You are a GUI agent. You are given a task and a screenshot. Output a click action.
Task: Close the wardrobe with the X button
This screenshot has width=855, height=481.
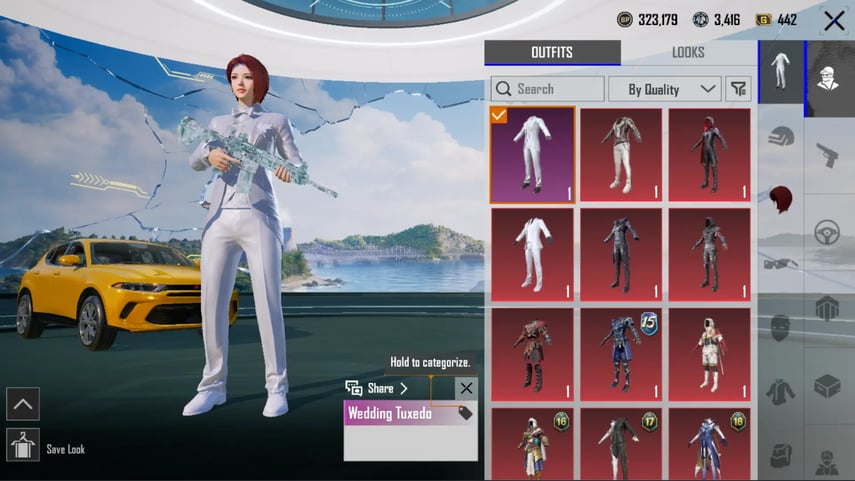click(x=834, y=20)
